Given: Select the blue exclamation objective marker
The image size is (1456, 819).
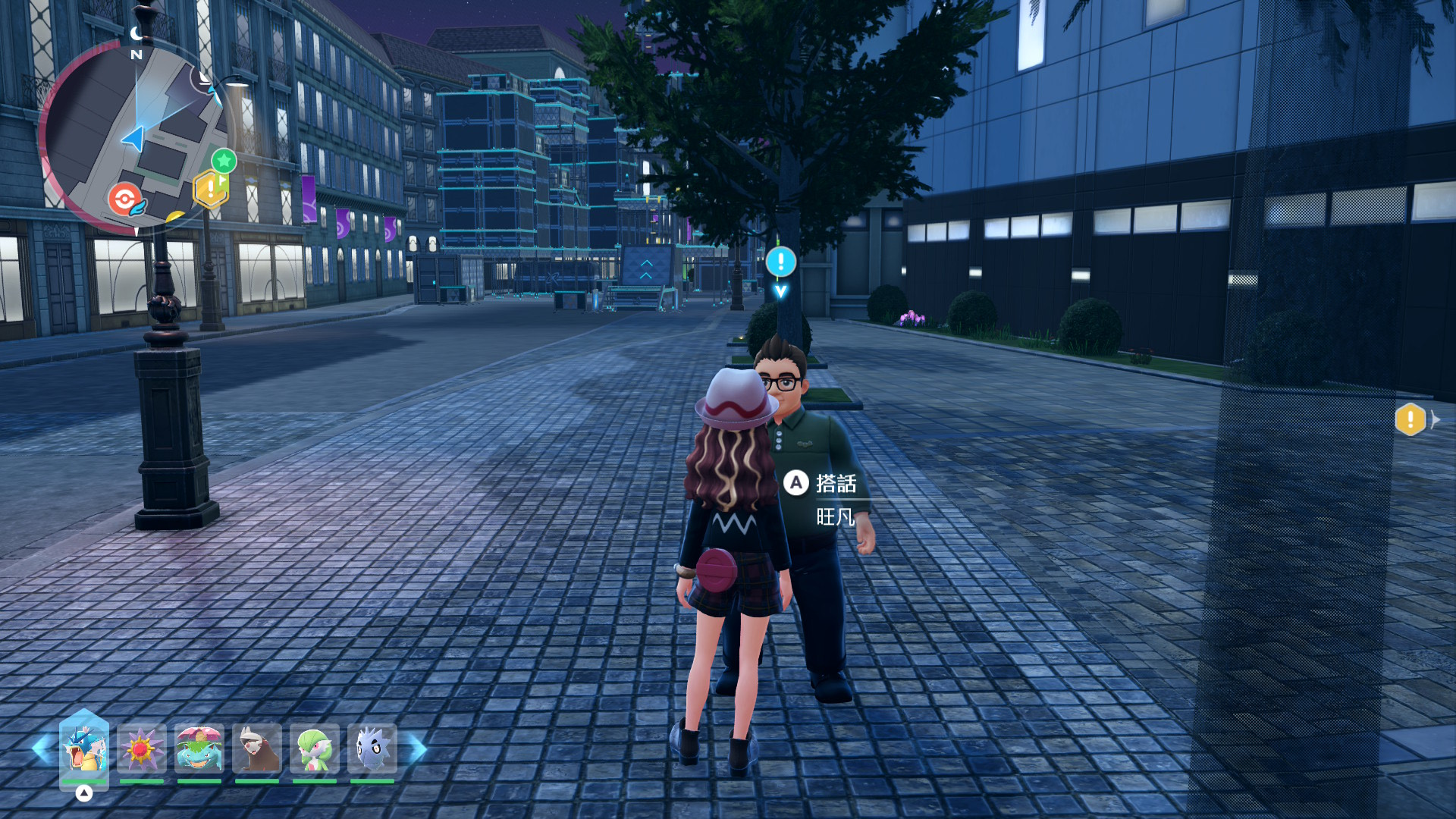Looking at the screenshot, I should pyautogui.click(x=780, y=262).
